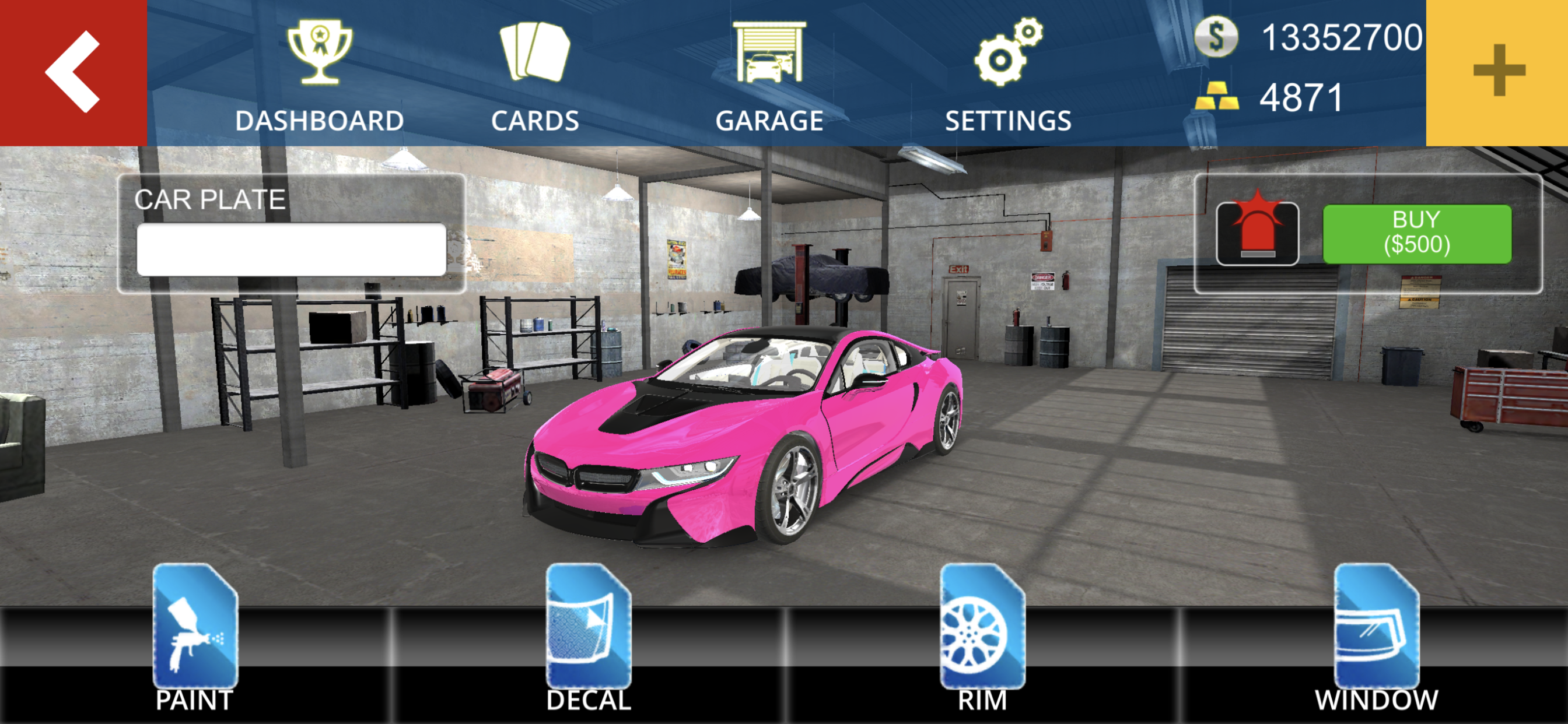Open the Window tint option

coord(1375,636)
